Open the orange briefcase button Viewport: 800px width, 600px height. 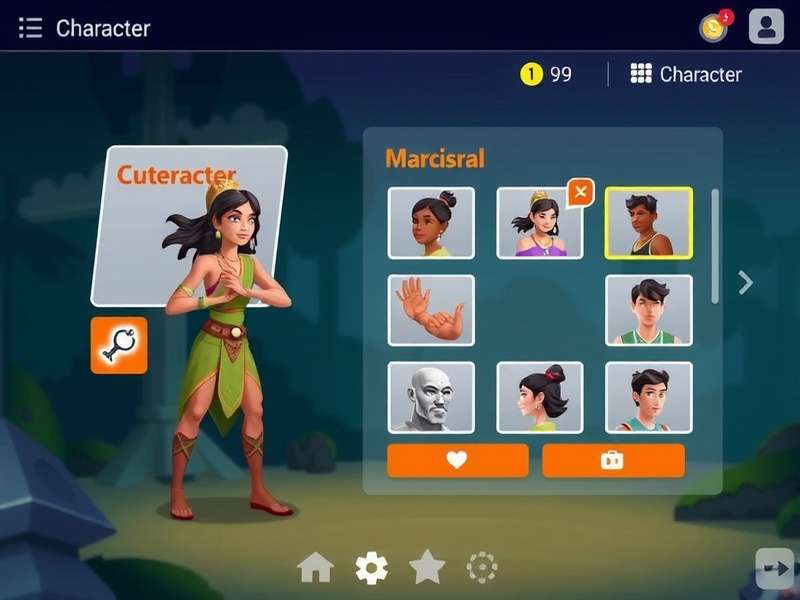click(x=613, y=460)
